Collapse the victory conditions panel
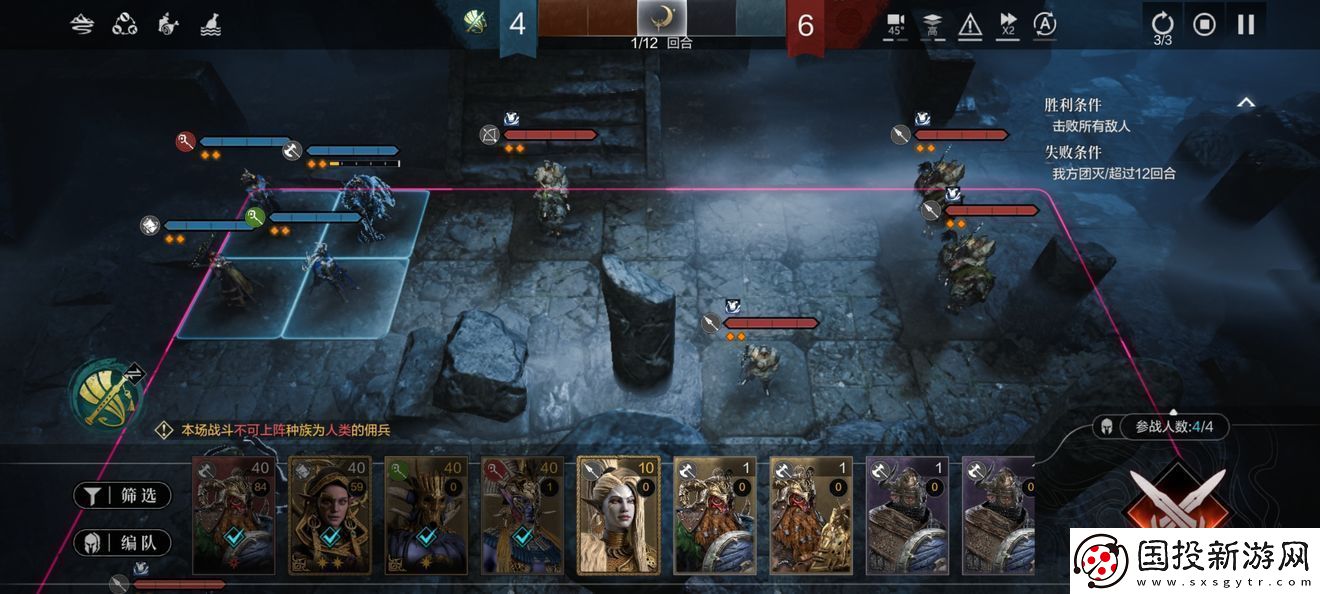 [1246, 102]
